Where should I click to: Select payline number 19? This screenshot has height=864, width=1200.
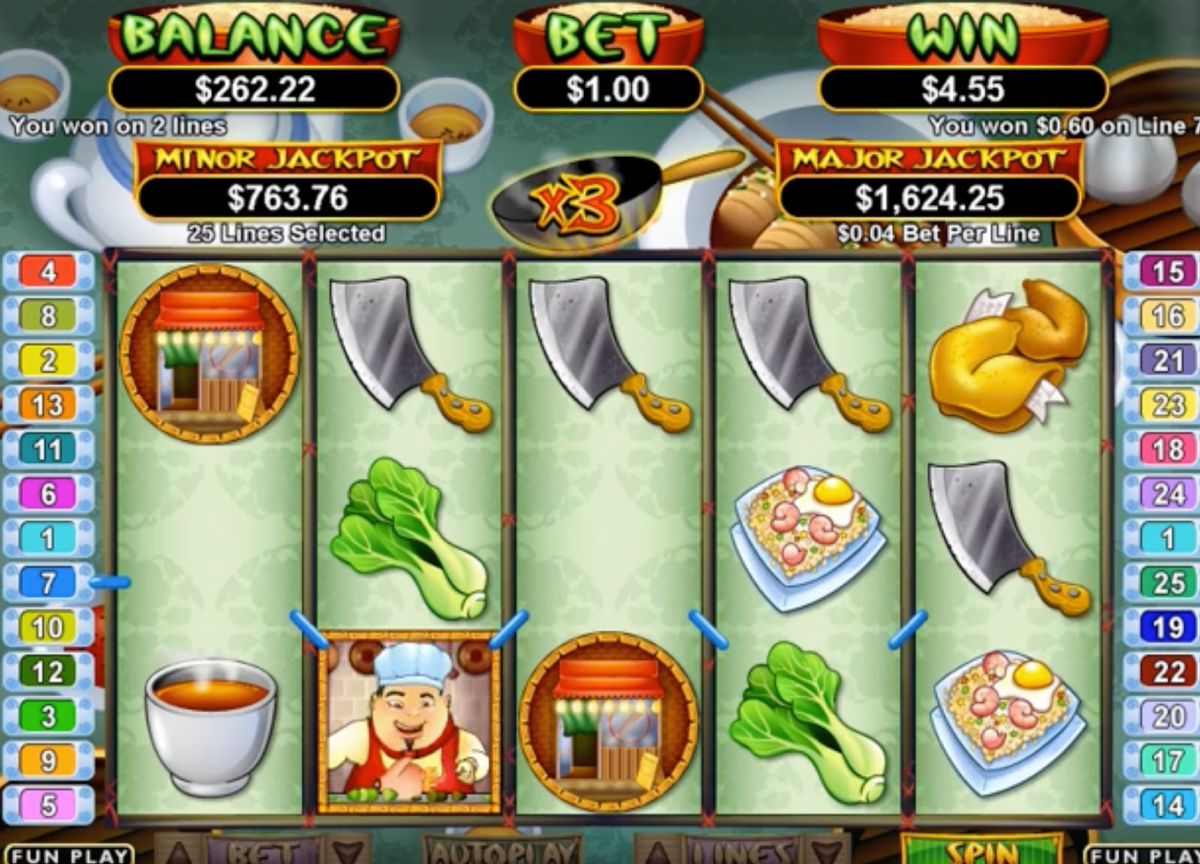1167,627
